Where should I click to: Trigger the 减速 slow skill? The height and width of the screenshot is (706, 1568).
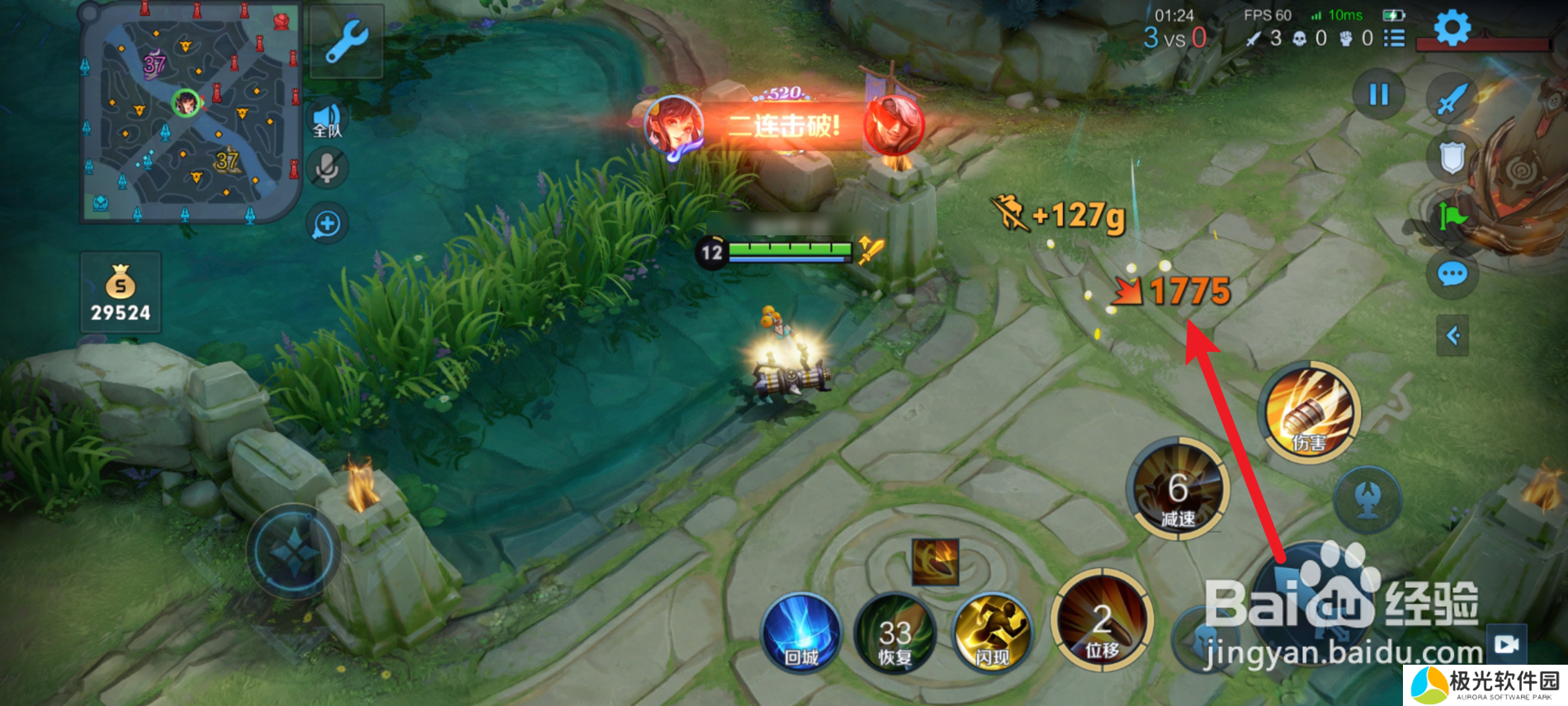click(1178, 489)
